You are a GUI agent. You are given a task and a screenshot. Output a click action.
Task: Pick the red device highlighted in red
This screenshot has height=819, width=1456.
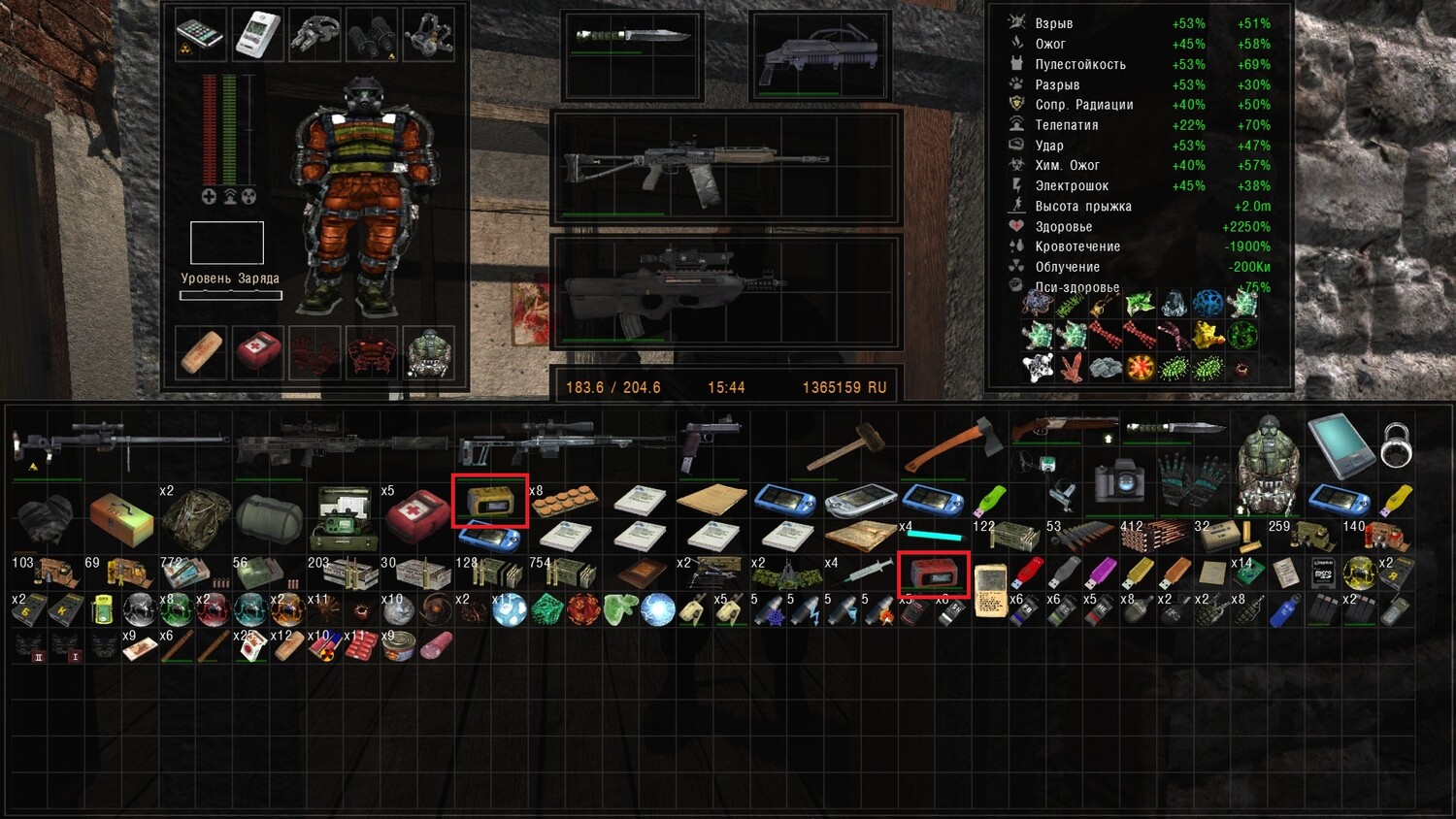(933, 573)
